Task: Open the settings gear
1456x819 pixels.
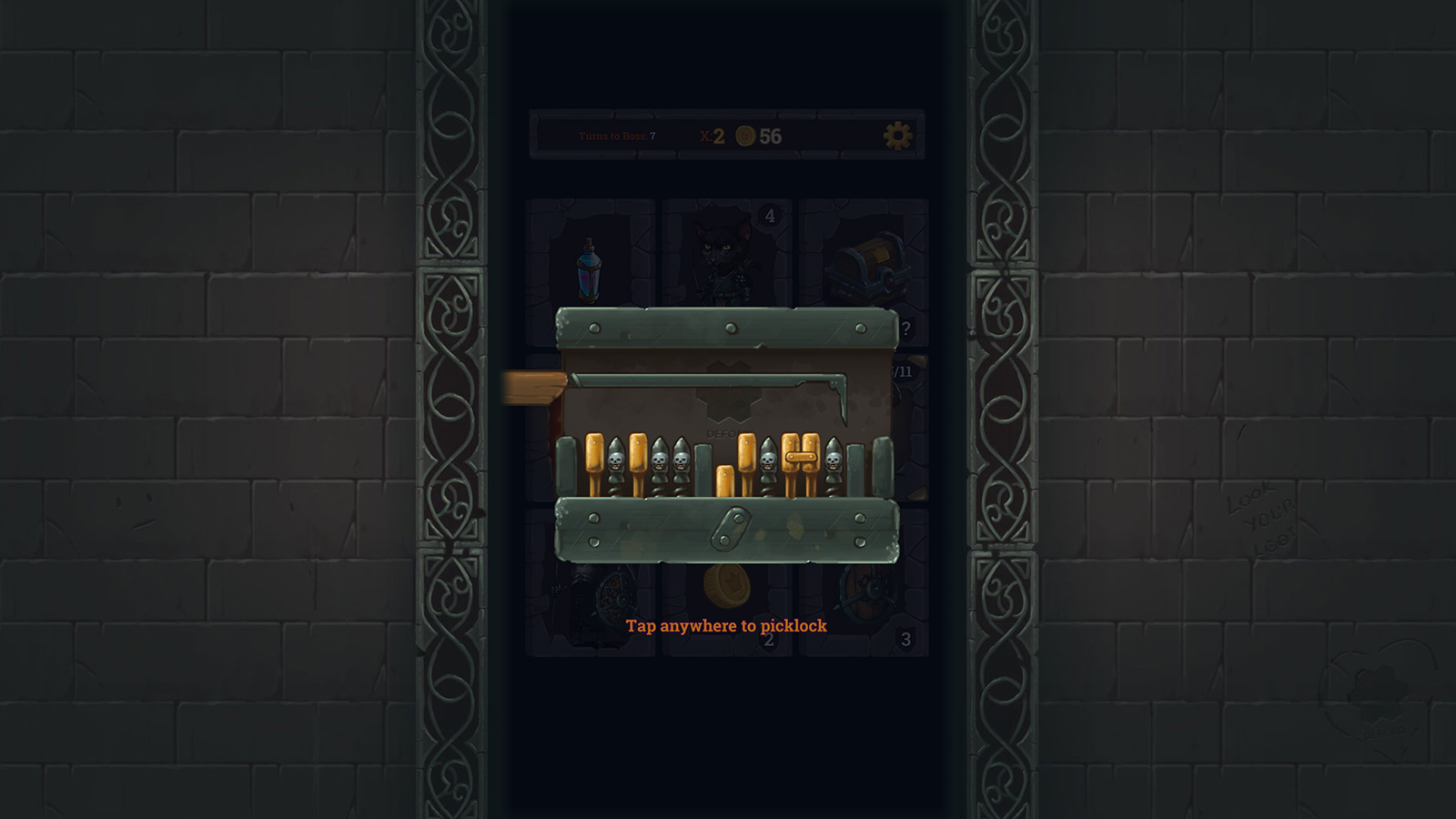Action: pyautogui.click(x=896, y=134)
